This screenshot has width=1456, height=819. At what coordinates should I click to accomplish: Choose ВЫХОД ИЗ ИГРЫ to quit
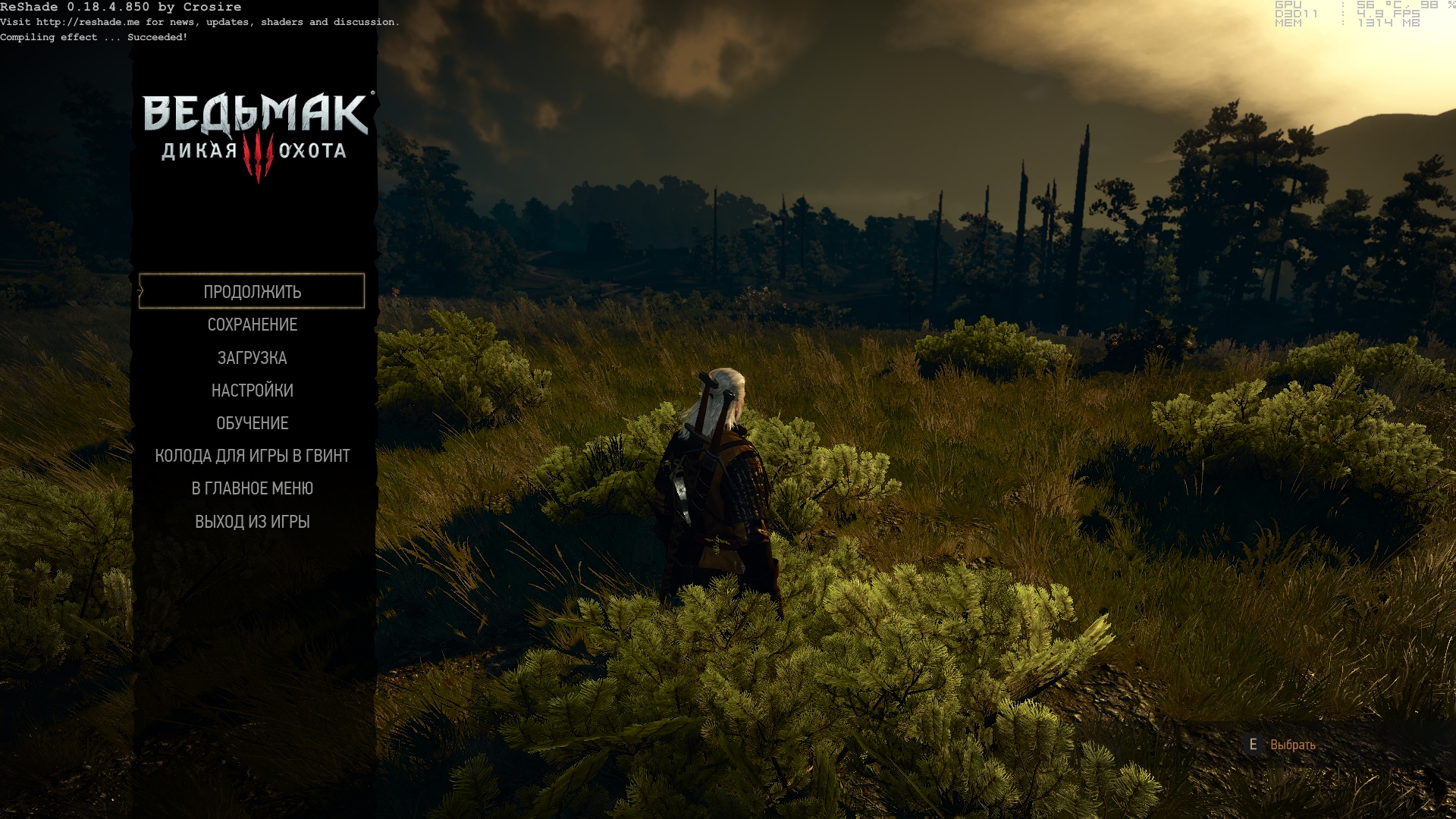point(252,522)
